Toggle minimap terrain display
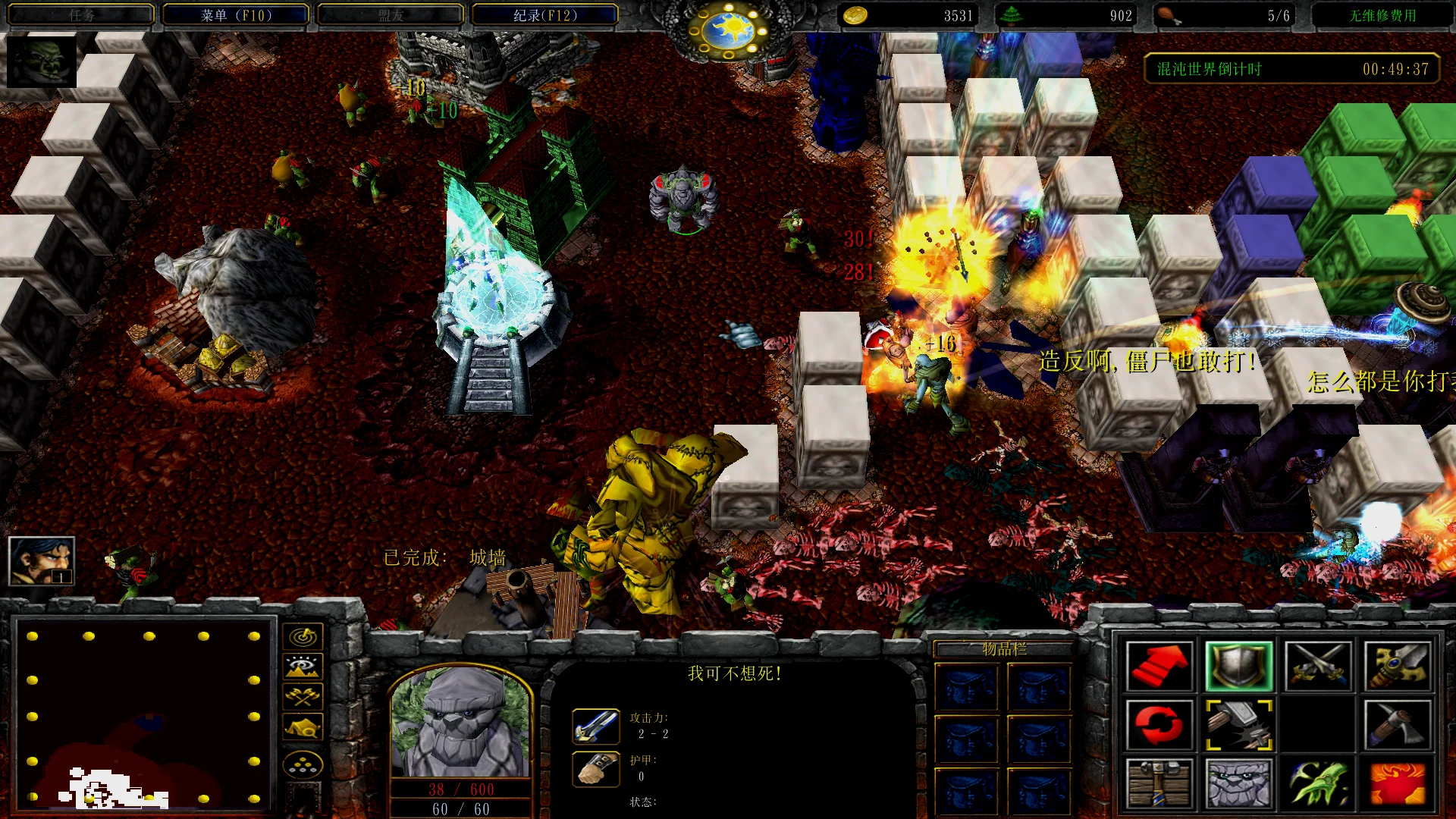Screen dimensions: 1456x819 [303, 667]
